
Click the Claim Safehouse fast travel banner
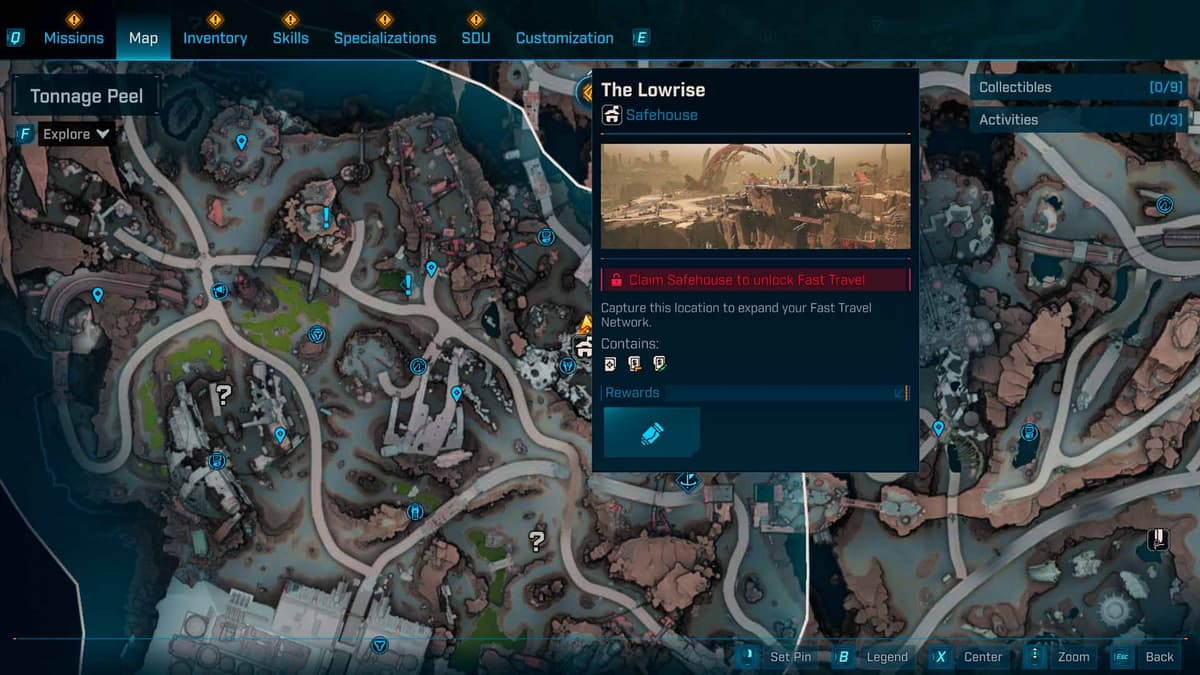[x=755, y=280]
